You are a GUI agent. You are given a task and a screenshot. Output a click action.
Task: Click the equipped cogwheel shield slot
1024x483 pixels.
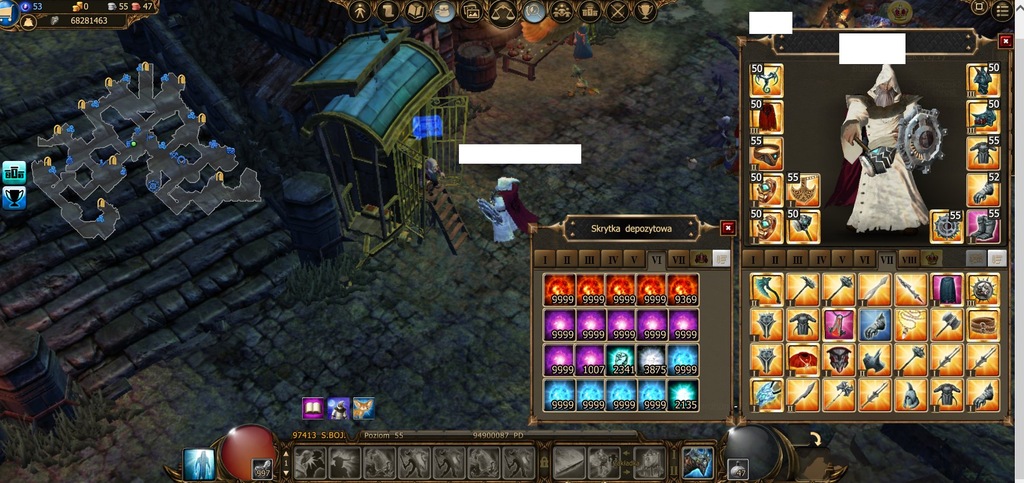[x=946, y=226]
